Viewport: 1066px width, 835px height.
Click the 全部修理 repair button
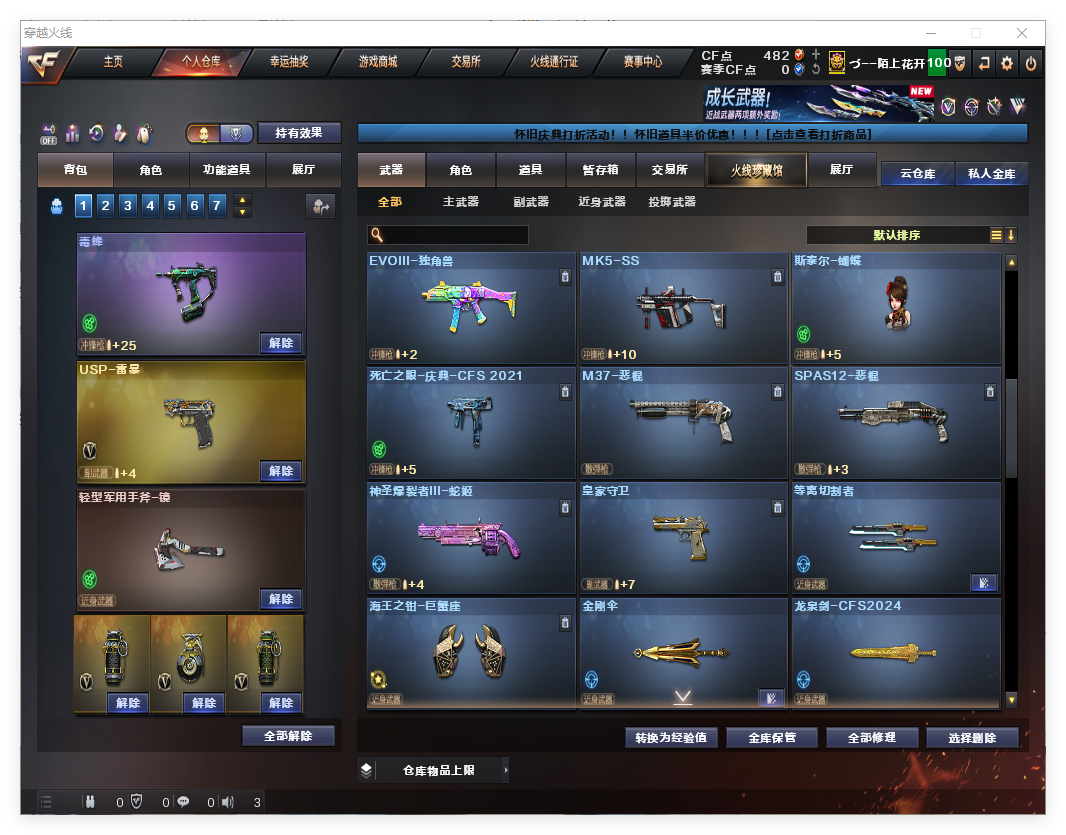870,738
